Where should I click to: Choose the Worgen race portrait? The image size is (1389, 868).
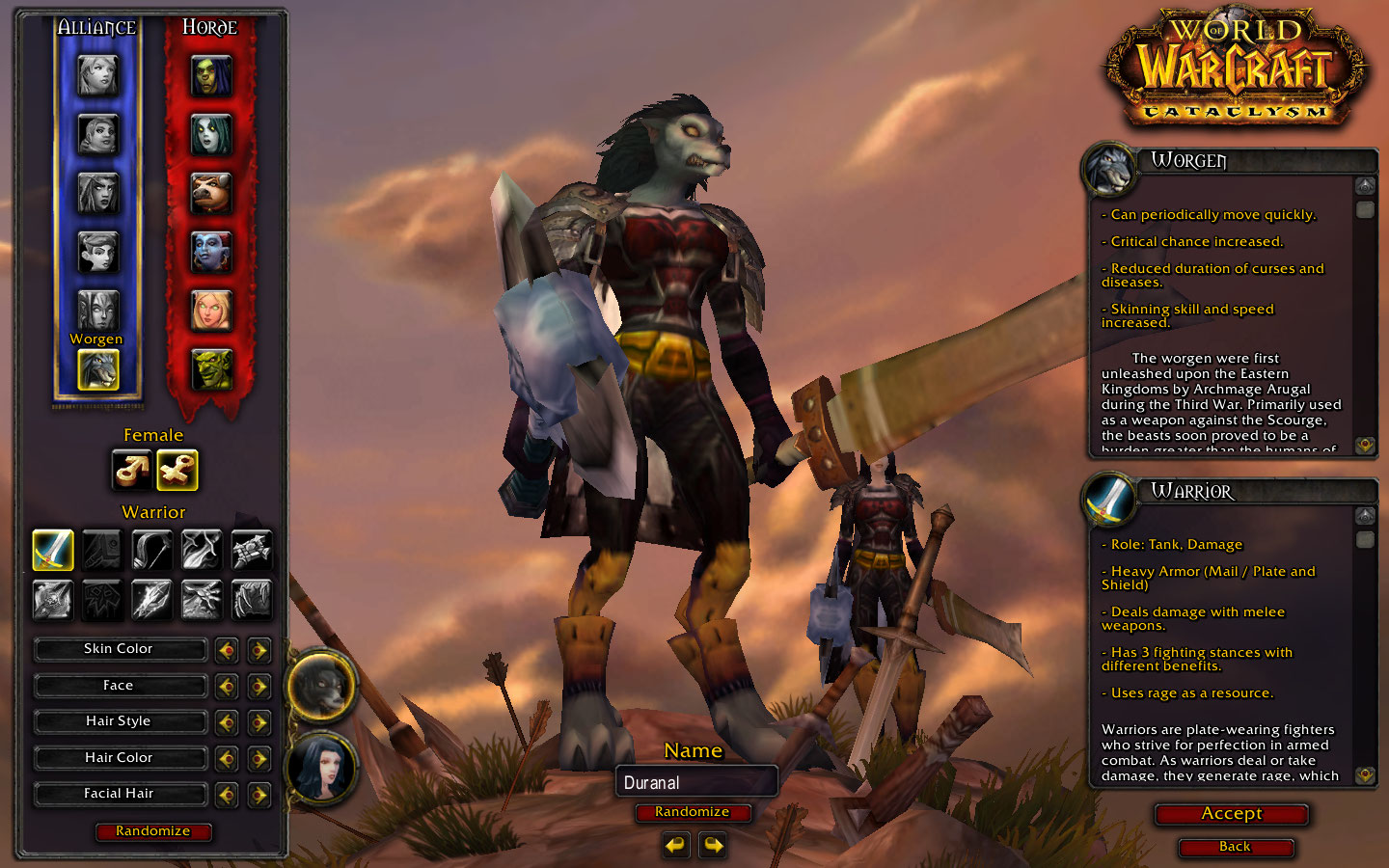pos(97,369)
